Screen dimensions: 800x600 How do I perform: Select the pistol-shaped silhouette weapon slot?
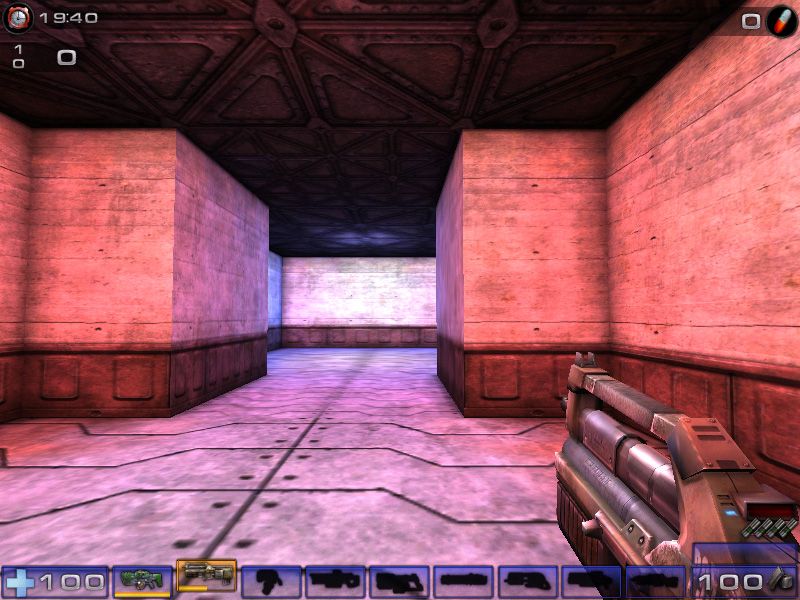[x=271, y=580]
